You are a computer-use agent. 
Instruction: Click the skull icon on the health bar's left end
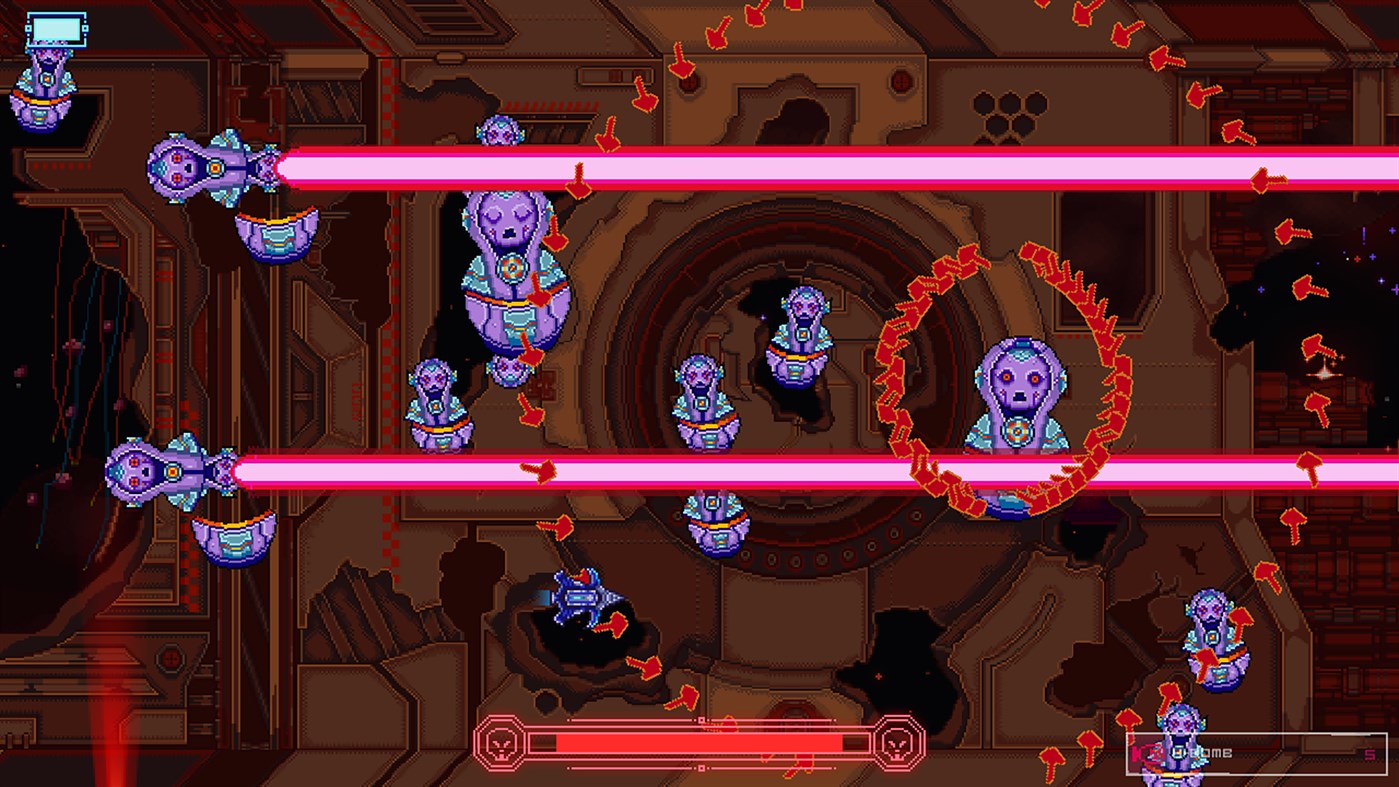pos(501,743)
